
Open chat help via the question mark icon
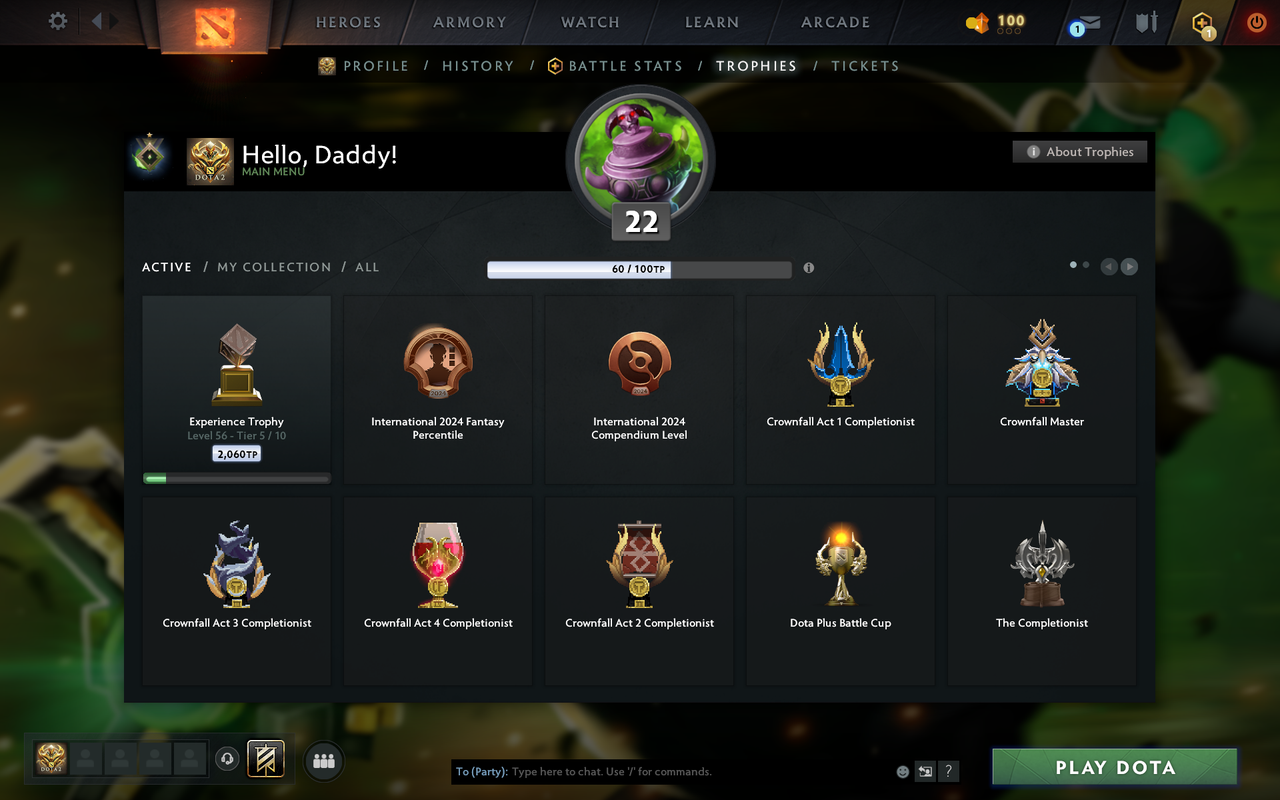948,771
